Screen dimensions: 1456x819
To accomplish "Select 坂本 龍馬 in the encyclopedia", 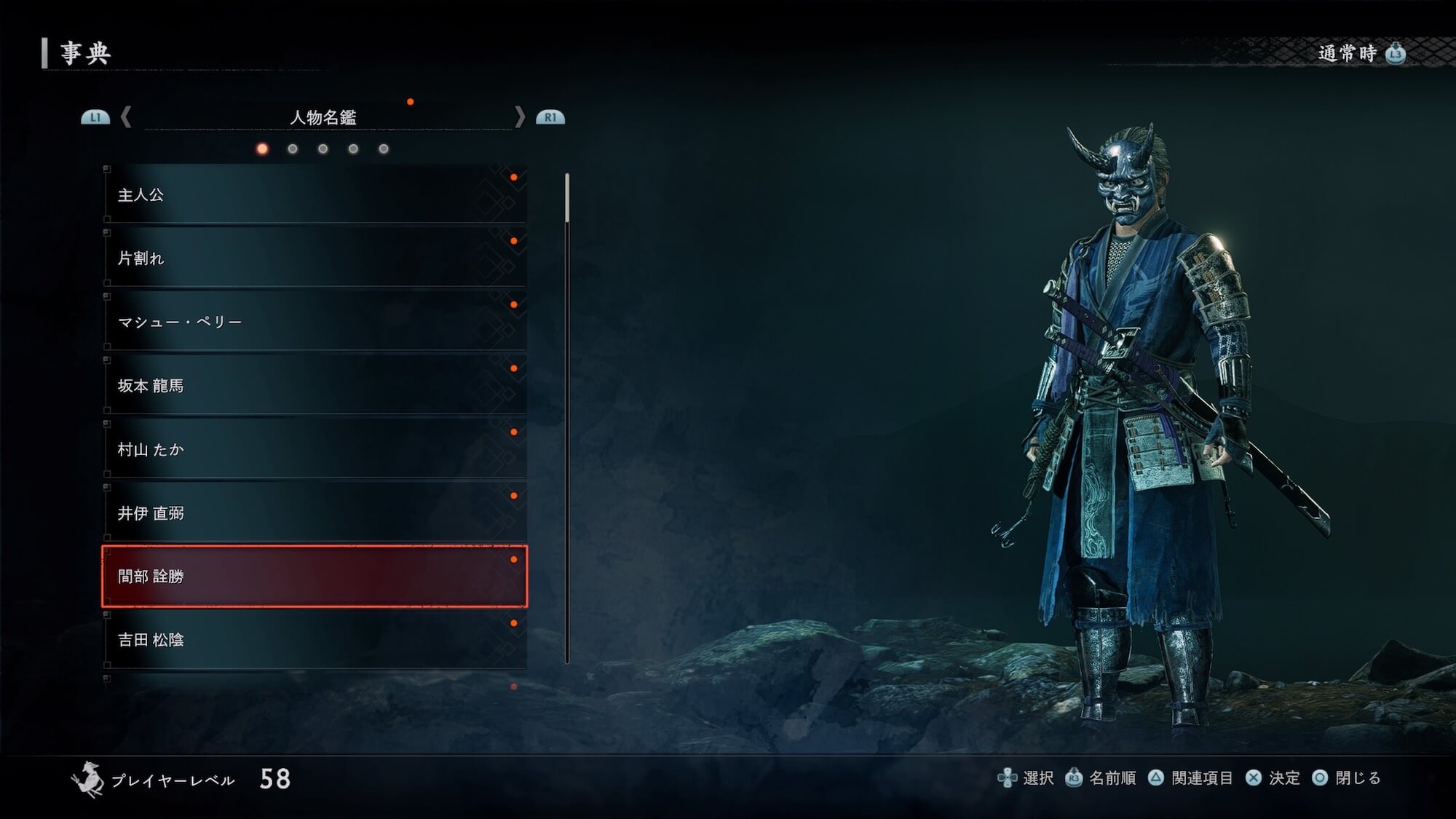I will [x=314, y=385].
